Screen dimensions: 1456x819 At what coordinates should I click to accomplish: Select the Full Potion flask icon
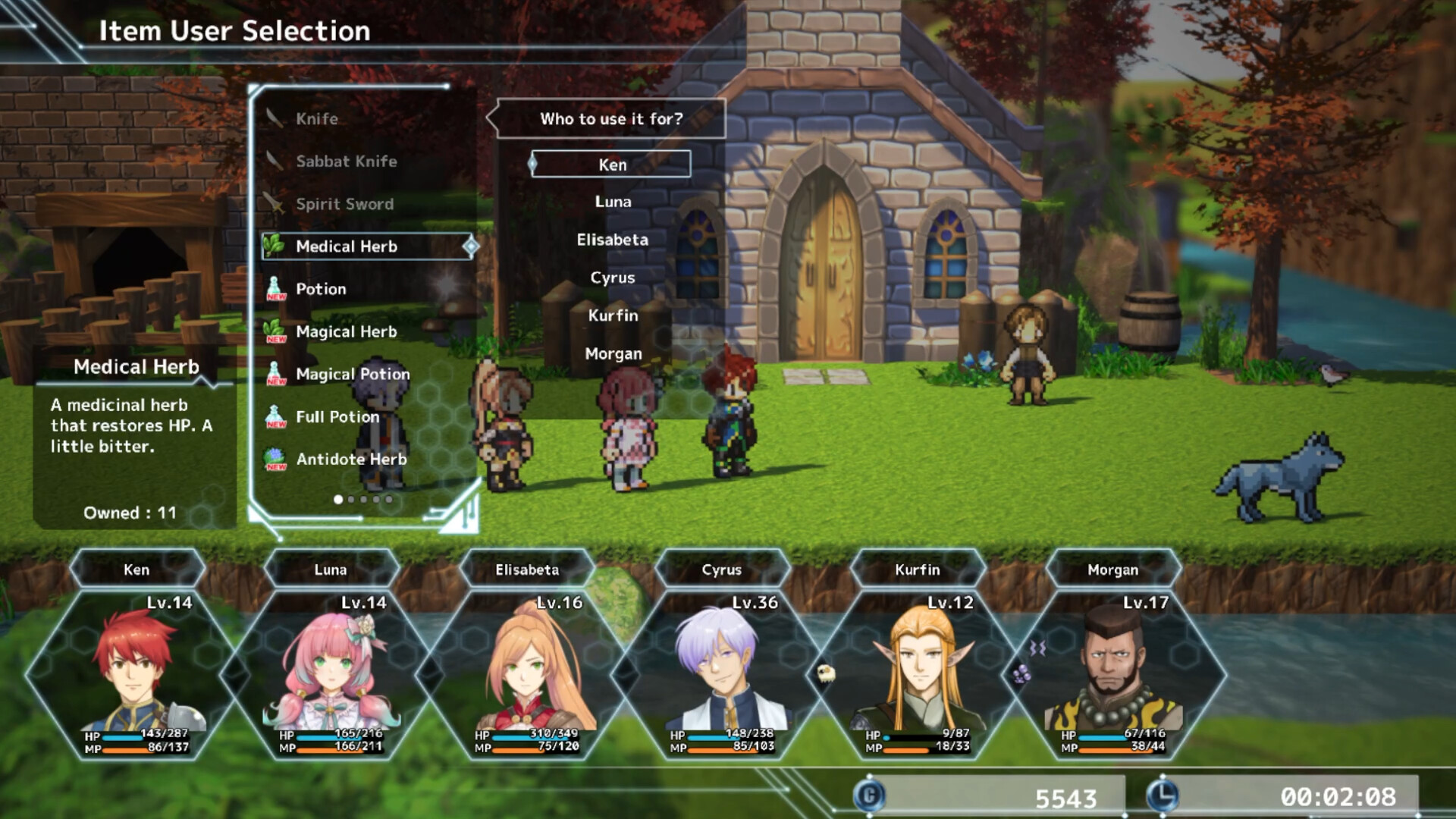(275, 416)
